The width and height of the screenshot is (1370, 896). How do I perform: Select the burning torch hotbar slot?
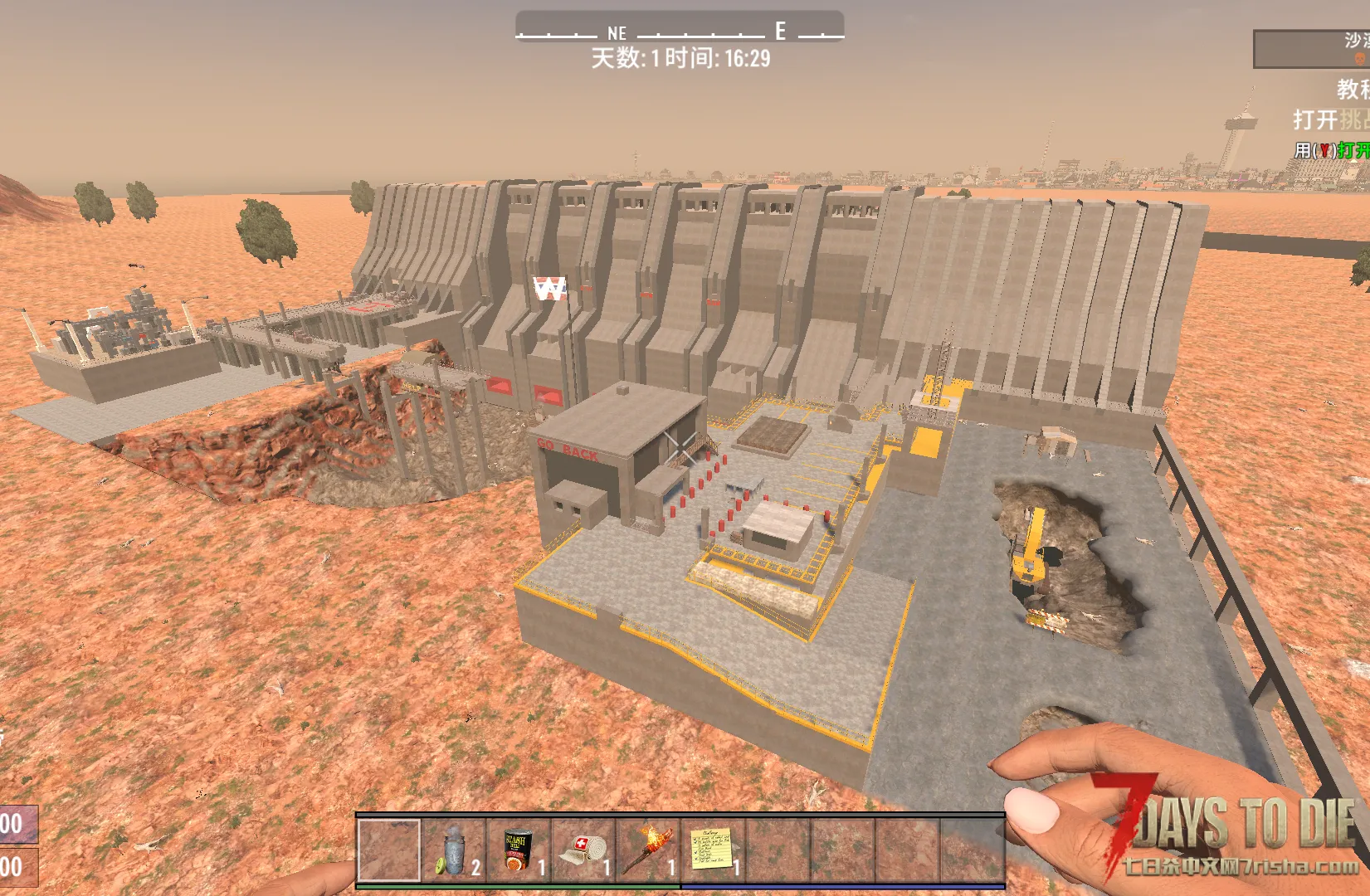(x=648, y=850)
